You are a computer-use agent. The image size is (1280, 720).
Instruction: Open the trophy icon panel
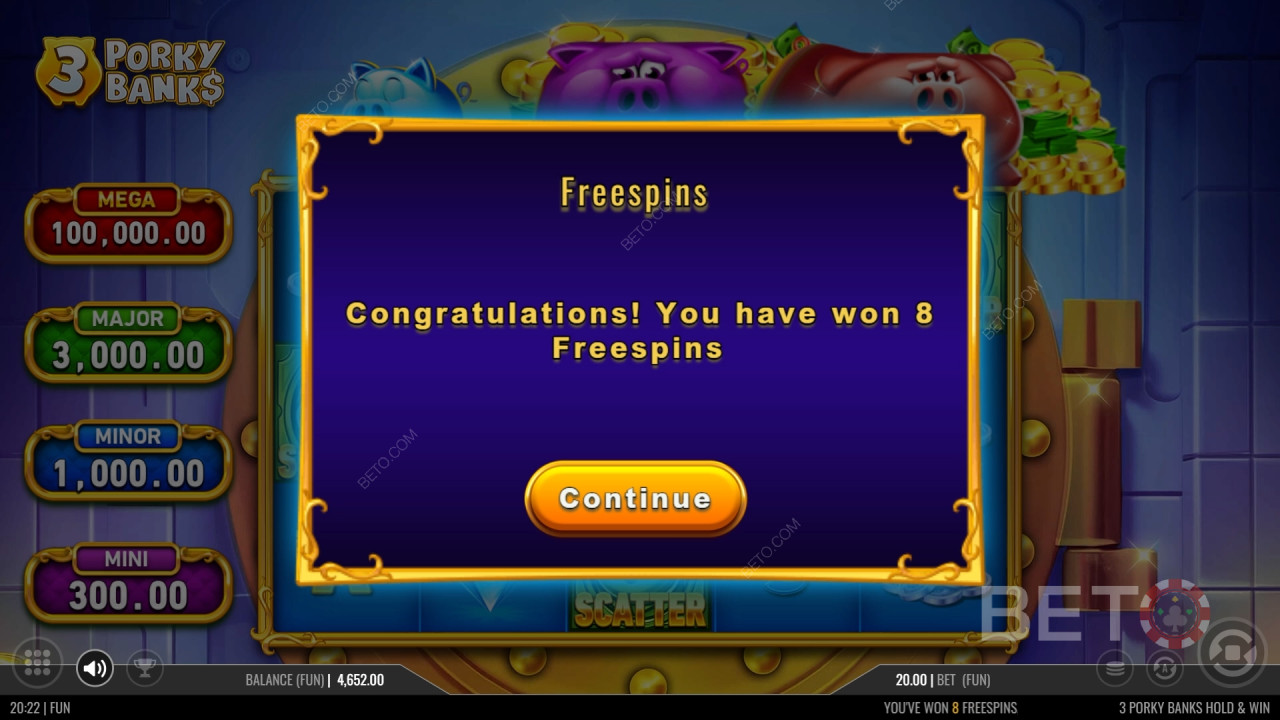[x=145, y=667]
